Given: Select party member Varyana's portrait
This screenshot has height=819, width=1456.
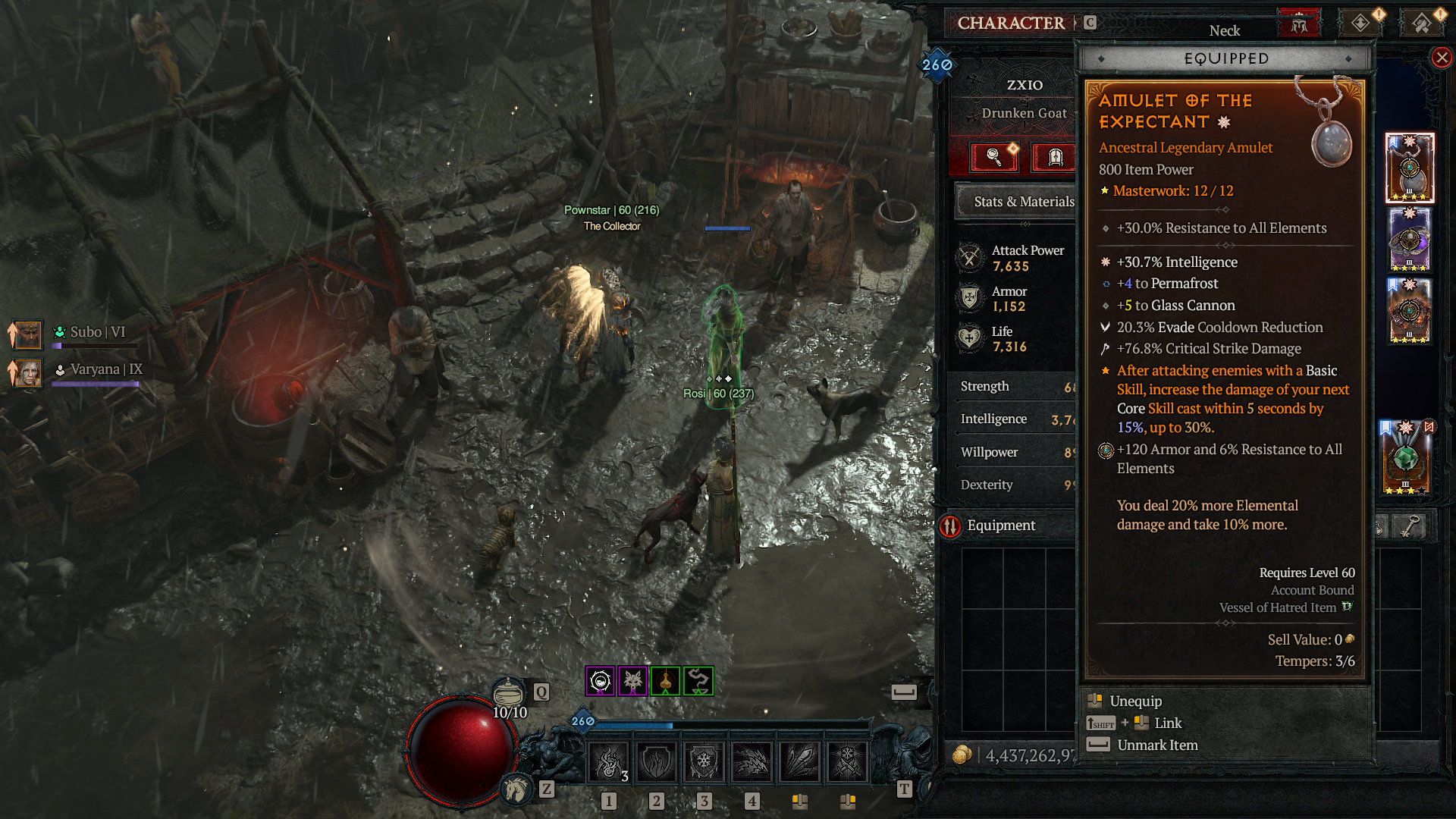Looking at the screenshot, I should (27, 372).
